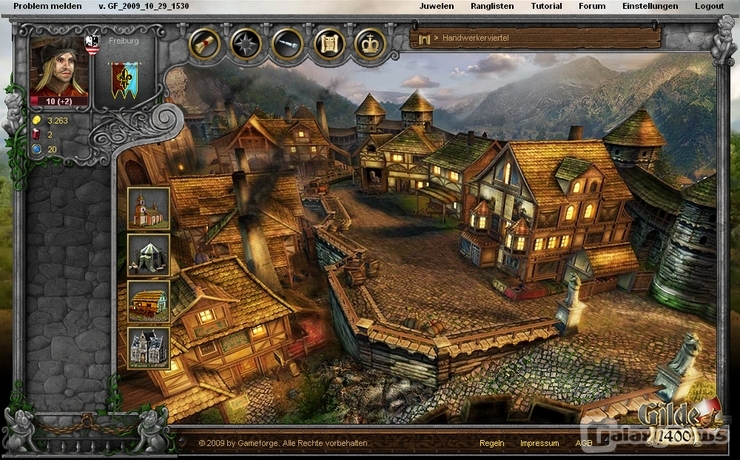Viewport: 740px width, 460px height.
Task: Go to the Forum
Action: tap(592, 6)
